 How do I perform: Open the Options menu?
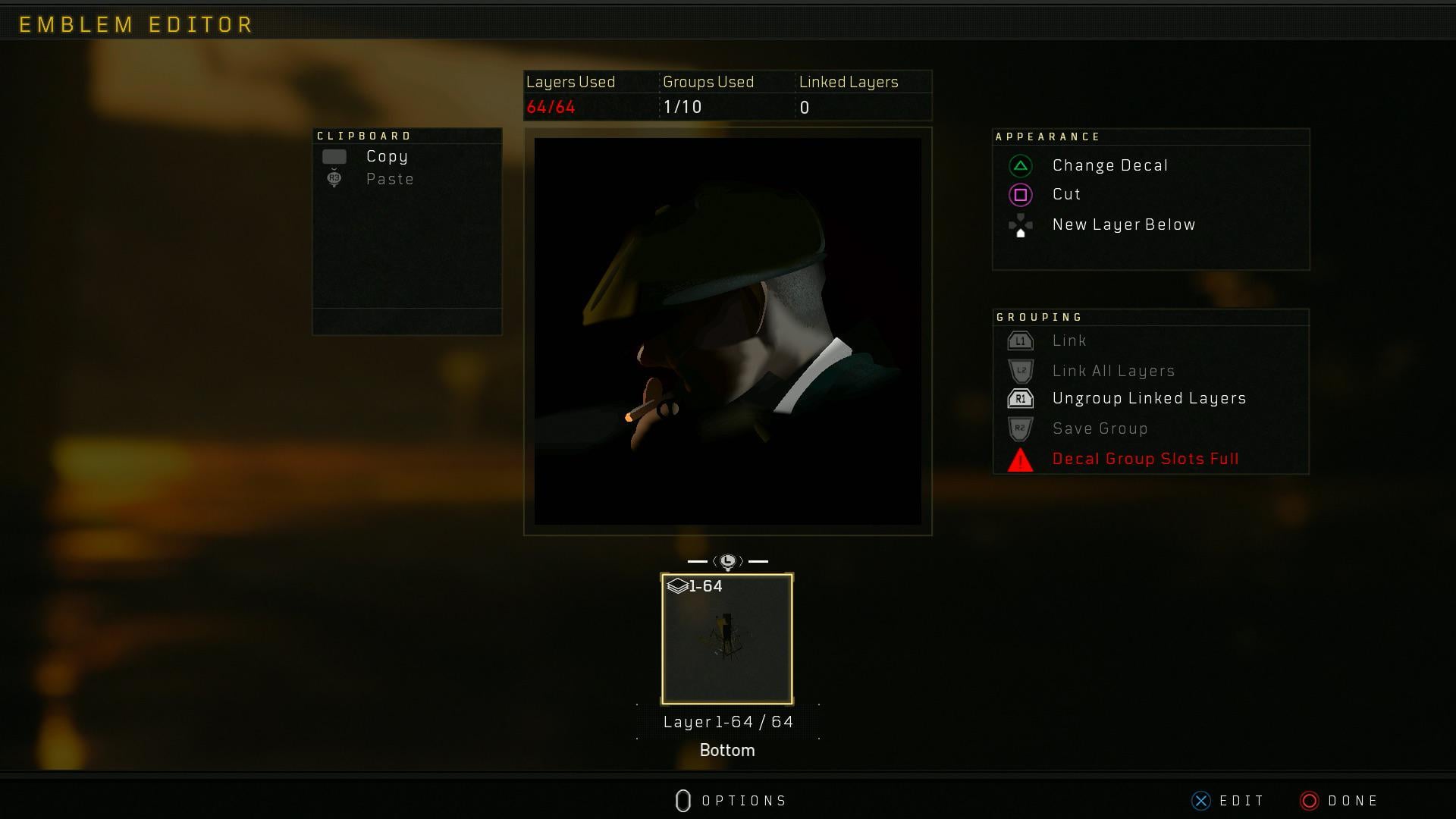click(x=731, y=801)
